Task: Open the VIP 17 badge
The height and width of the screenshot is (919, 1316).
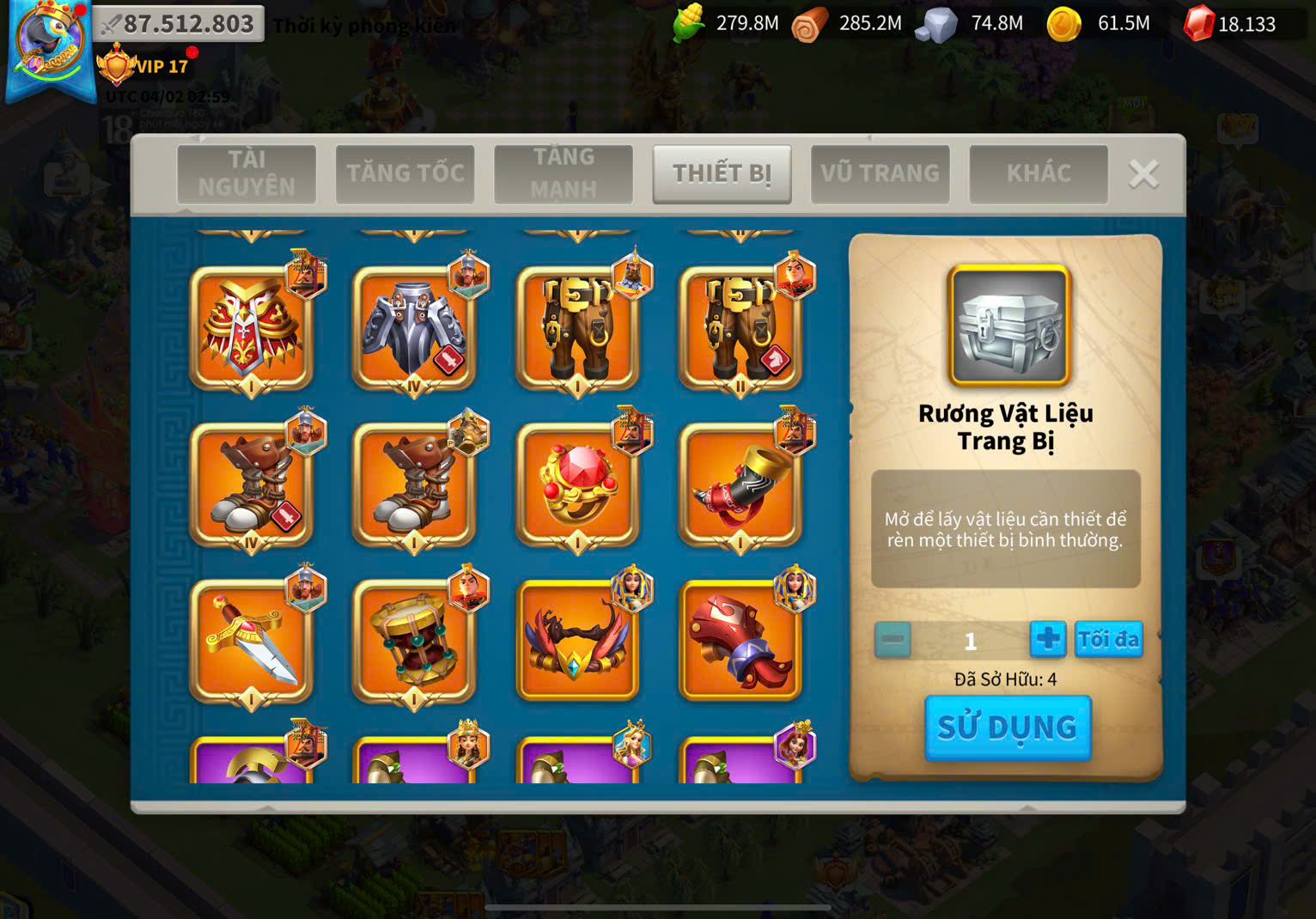Action: pyautogui.click(x=143, y=66)
